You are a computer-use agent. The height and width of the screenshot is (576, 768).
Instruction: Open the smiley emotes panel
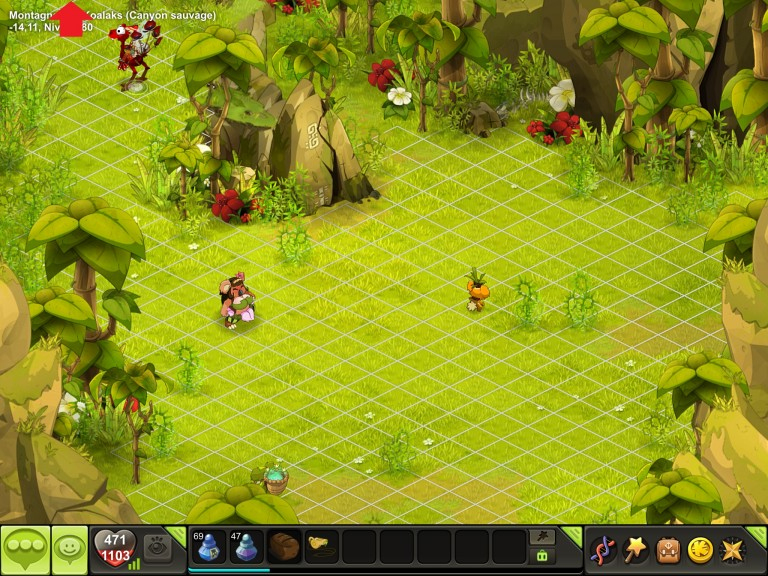[69, 548]
